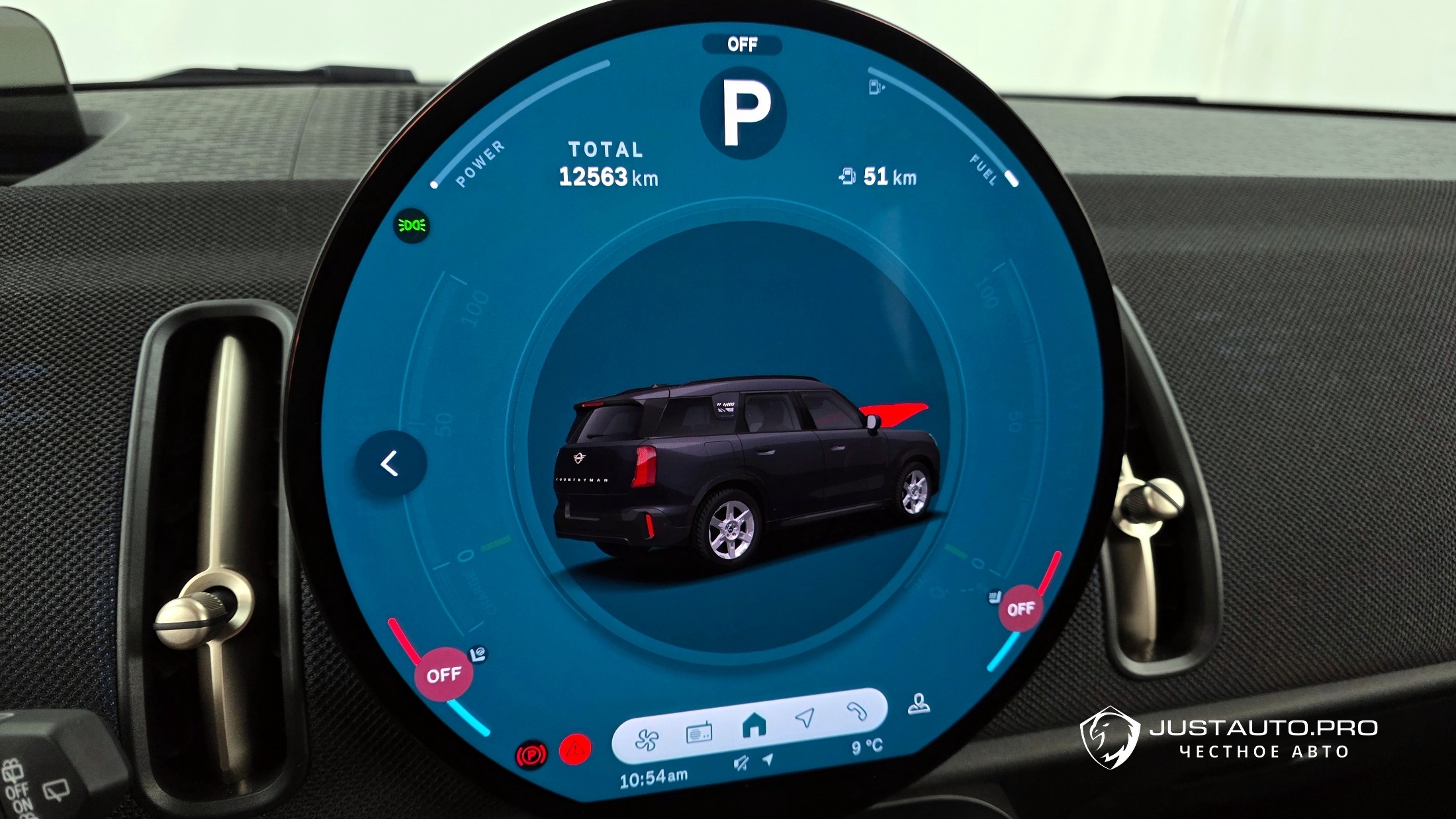Toggle the right seat heating OFF button
This screenshot has width=1456, height=819.
point(1020,609)
